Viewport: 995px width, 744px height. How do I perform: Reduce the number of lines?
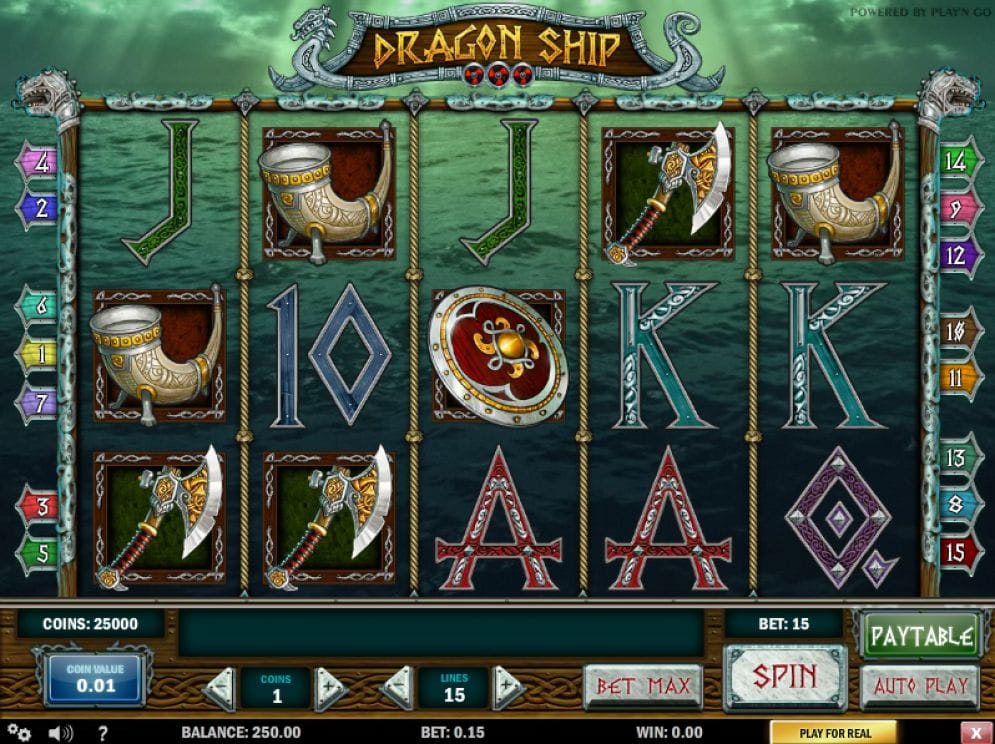398,688
